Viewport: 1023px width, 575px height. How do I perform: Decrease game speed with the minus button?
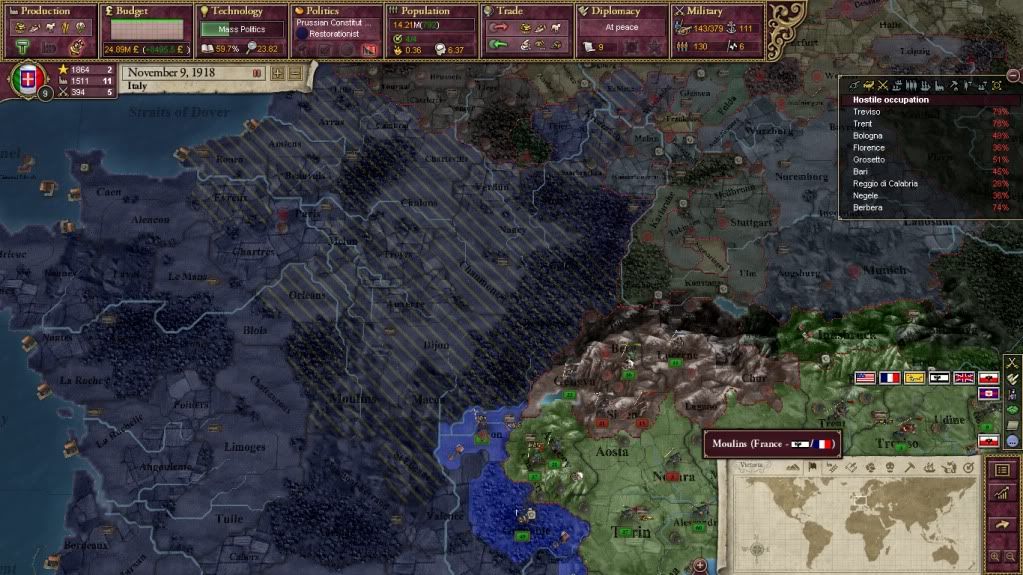tap(295, 73)
